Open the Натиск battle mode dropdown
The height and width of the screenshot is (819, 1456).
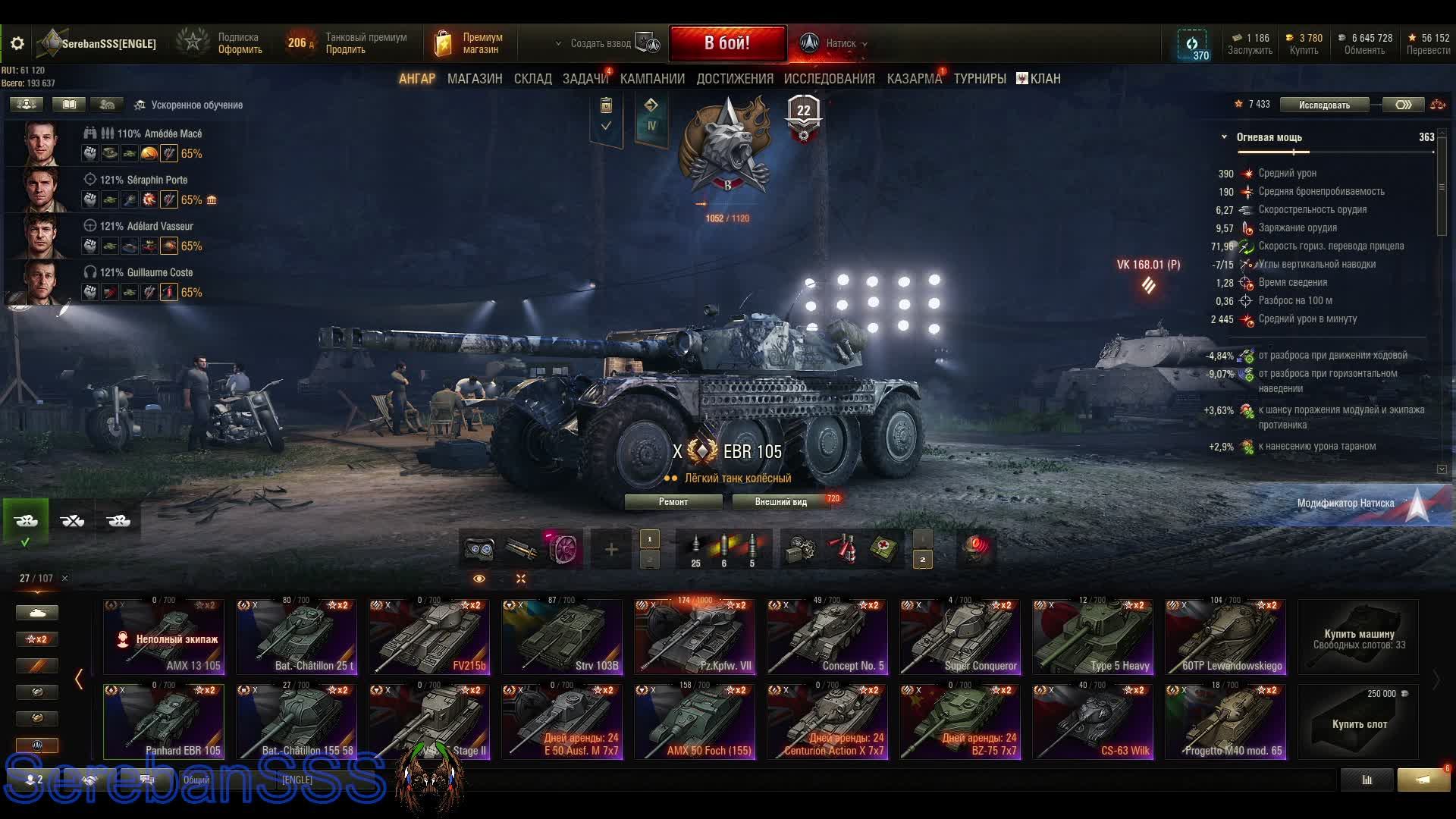point(842,44)
